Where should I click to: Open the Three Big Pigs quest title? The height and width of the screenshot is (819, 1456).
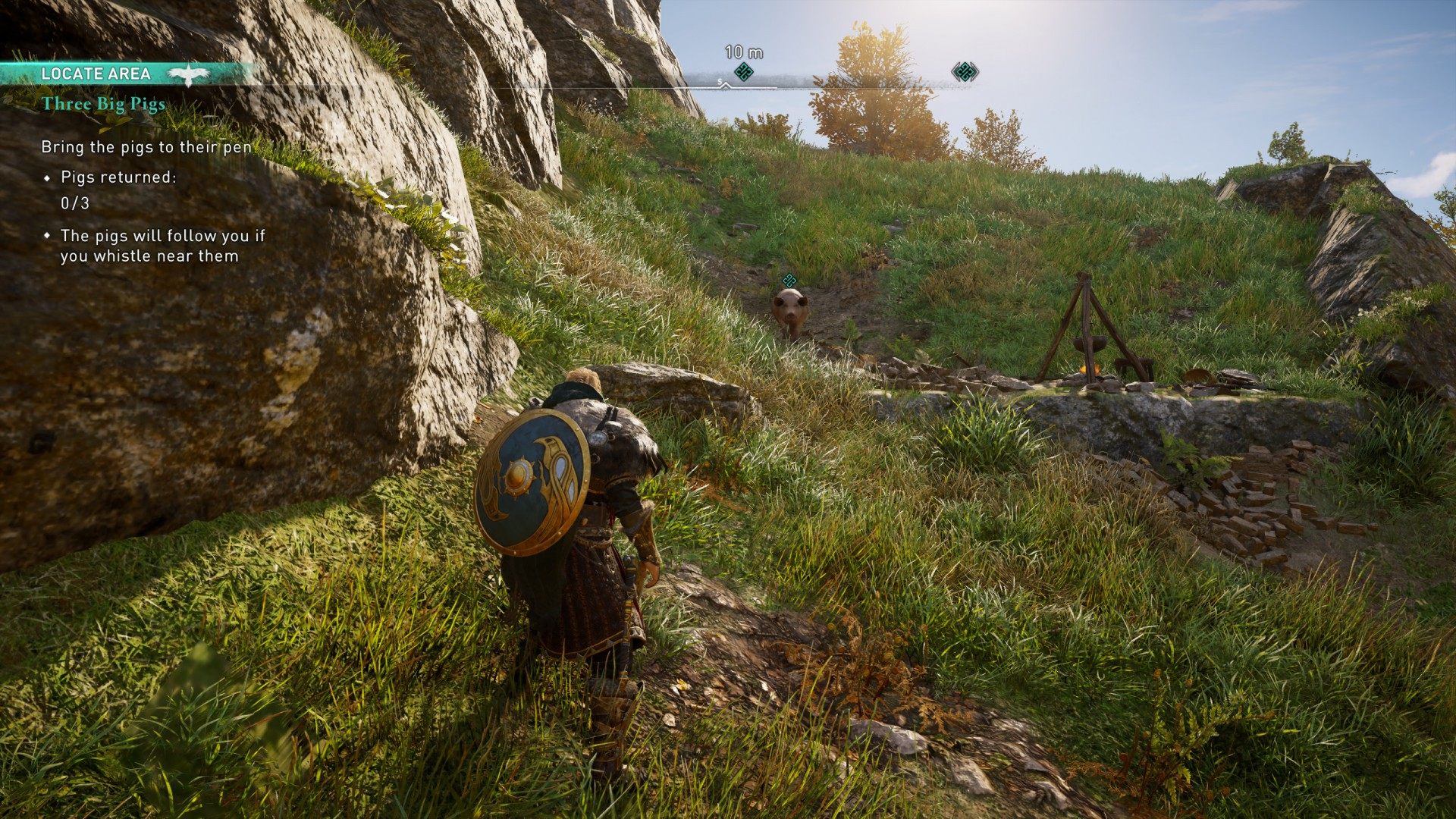point(103,104)
